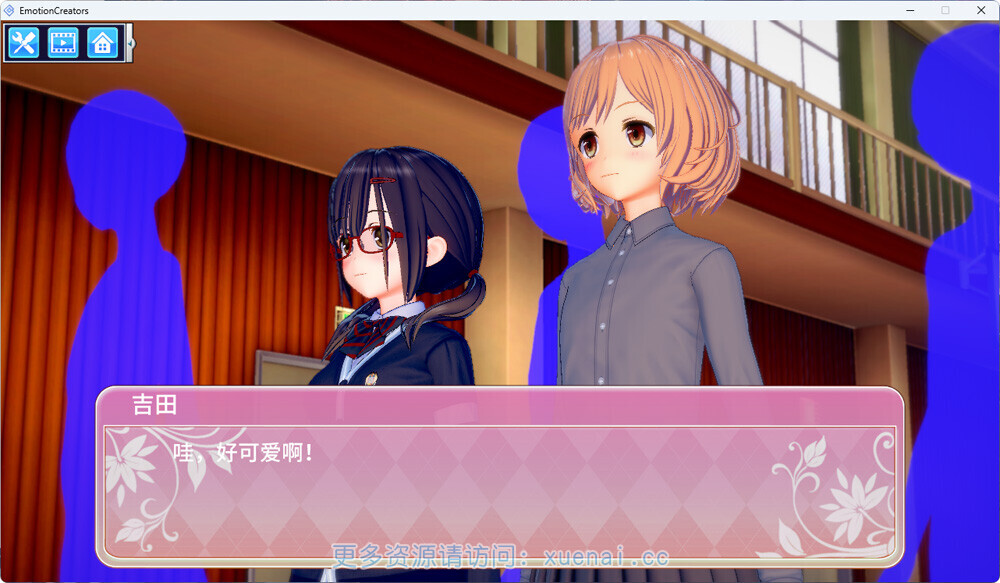
Task: Return home via the house icon
Action: tap(102, 43)
